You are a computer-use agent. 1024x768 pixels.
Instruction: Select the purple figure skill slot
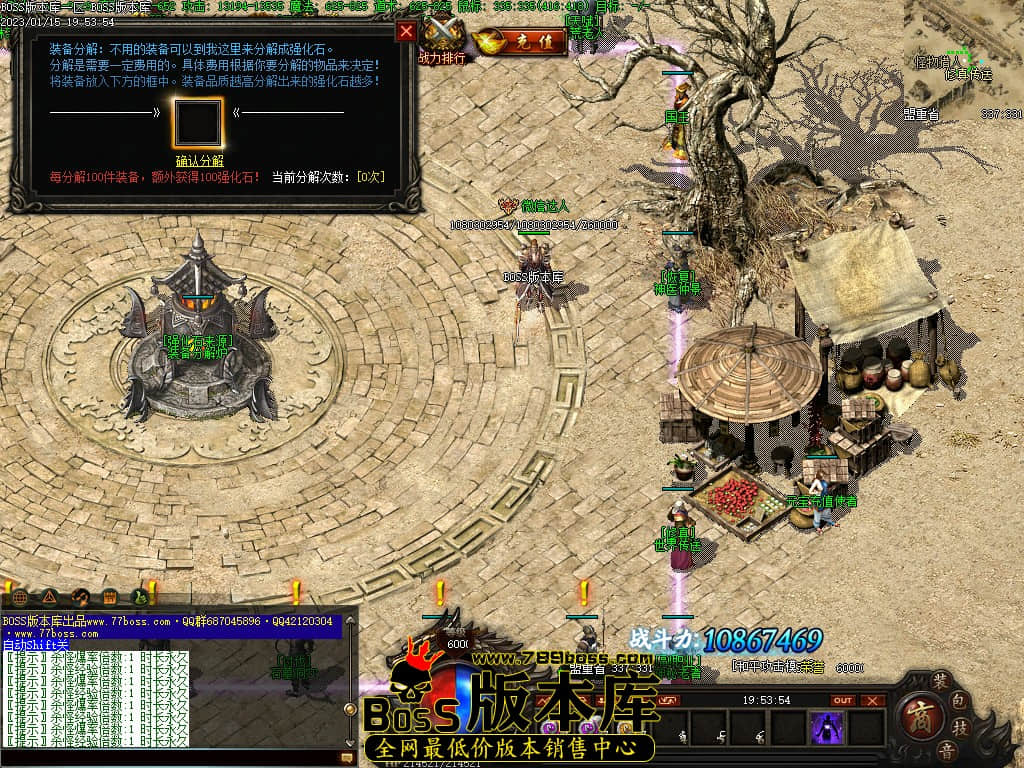[x=826, y=728]
